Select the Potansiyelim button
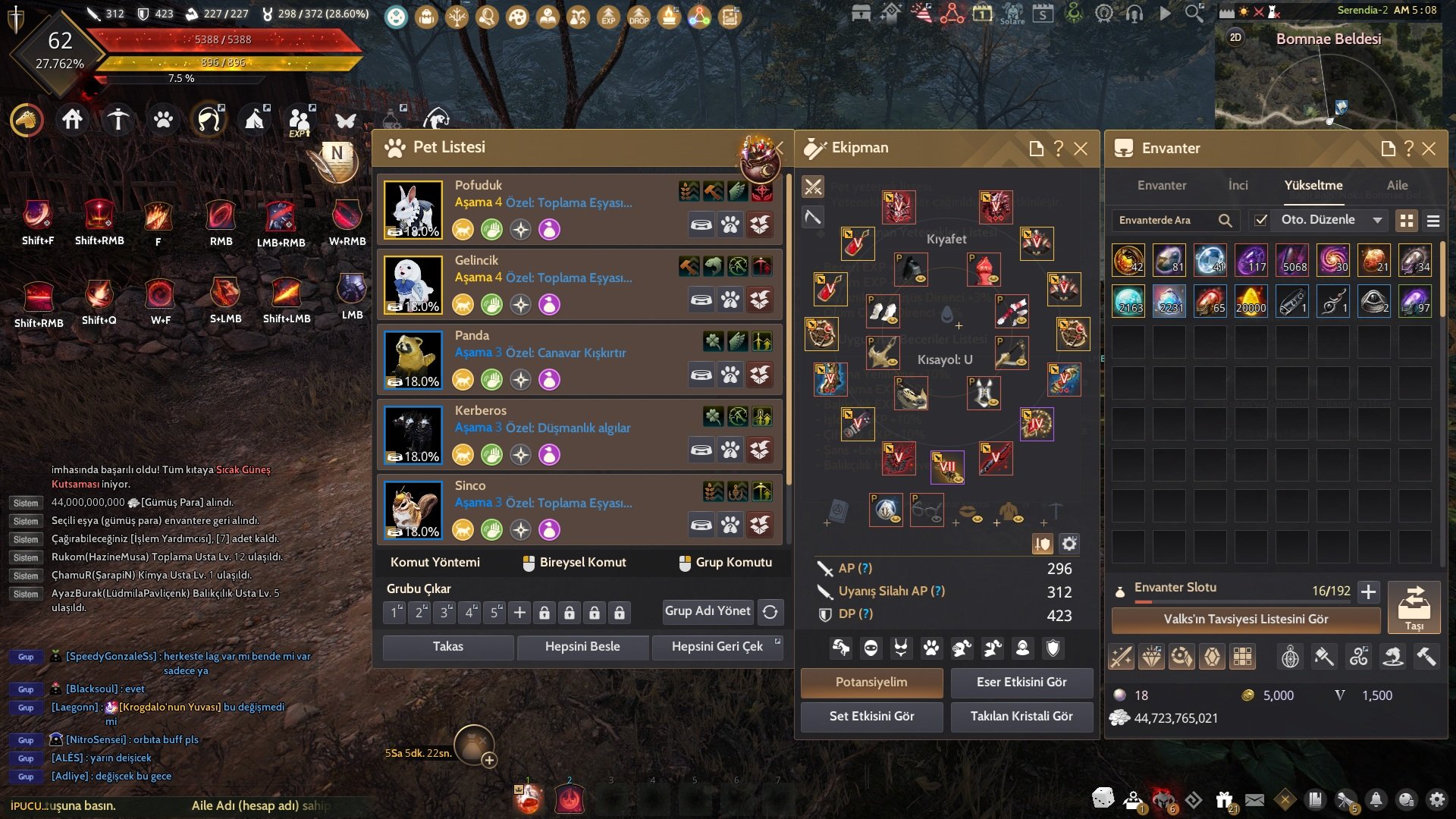 pyautogui.click(x=871, y=682)
